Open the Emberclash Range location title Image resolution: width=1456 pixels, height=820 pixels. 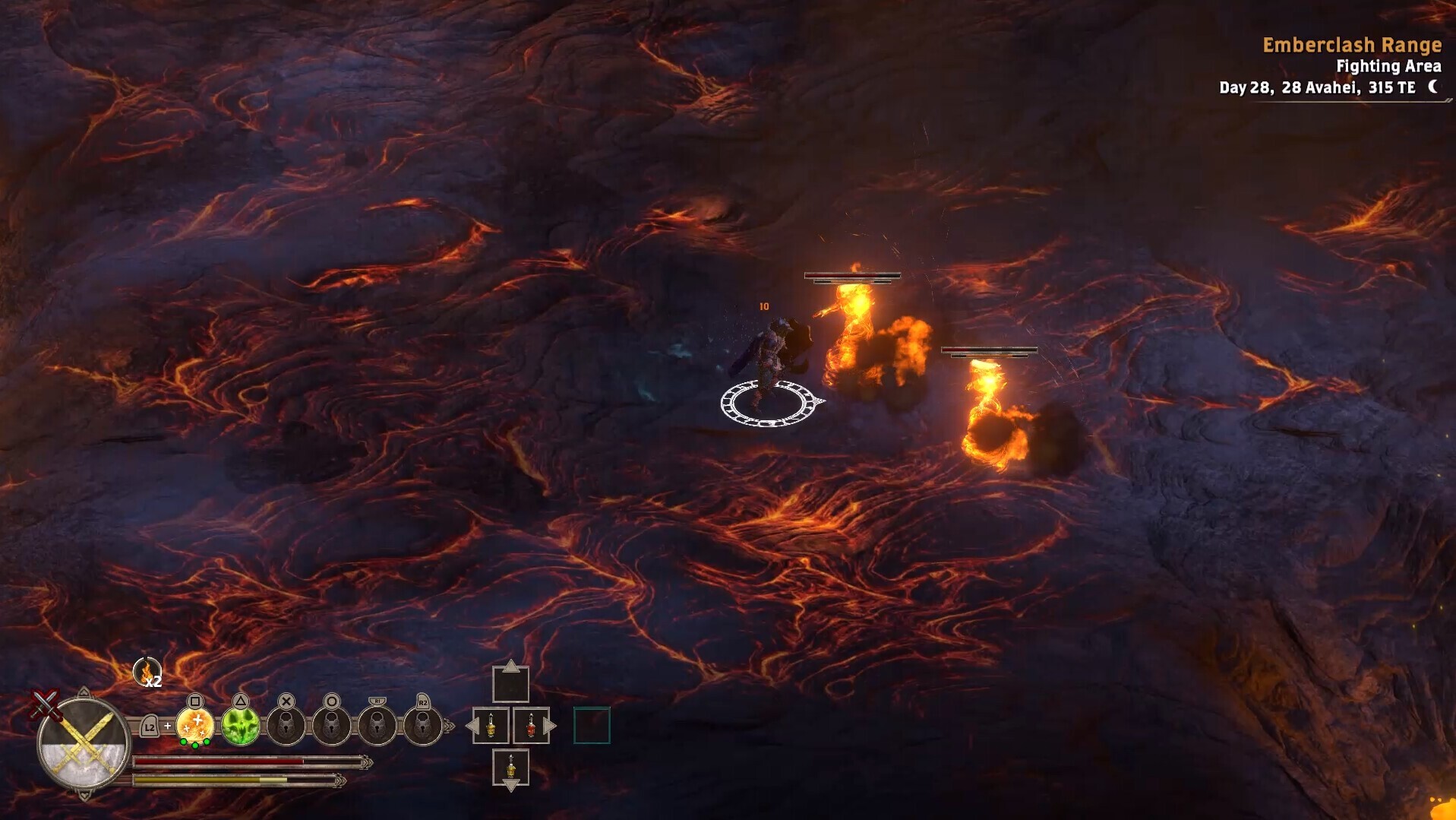click(1352, 45)
